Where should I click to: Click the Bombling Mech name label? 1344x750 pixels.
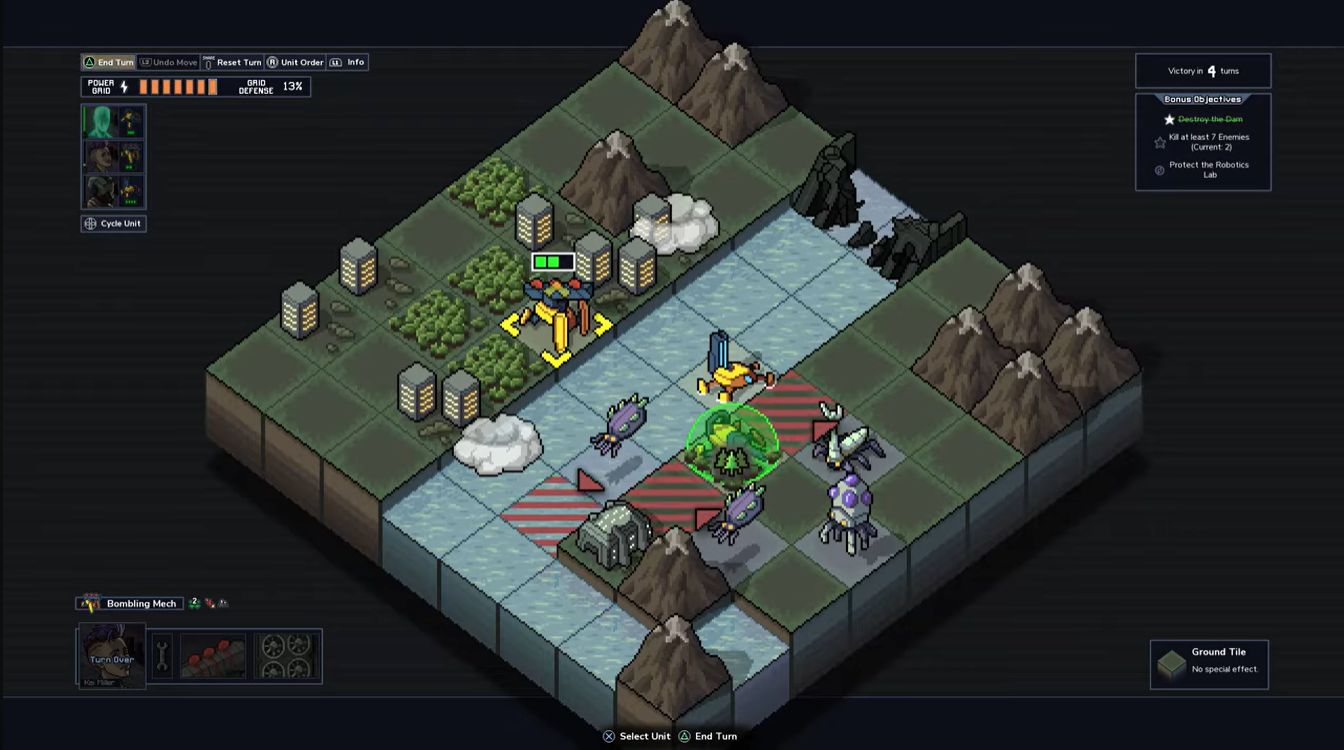click(x=141, y=603)
